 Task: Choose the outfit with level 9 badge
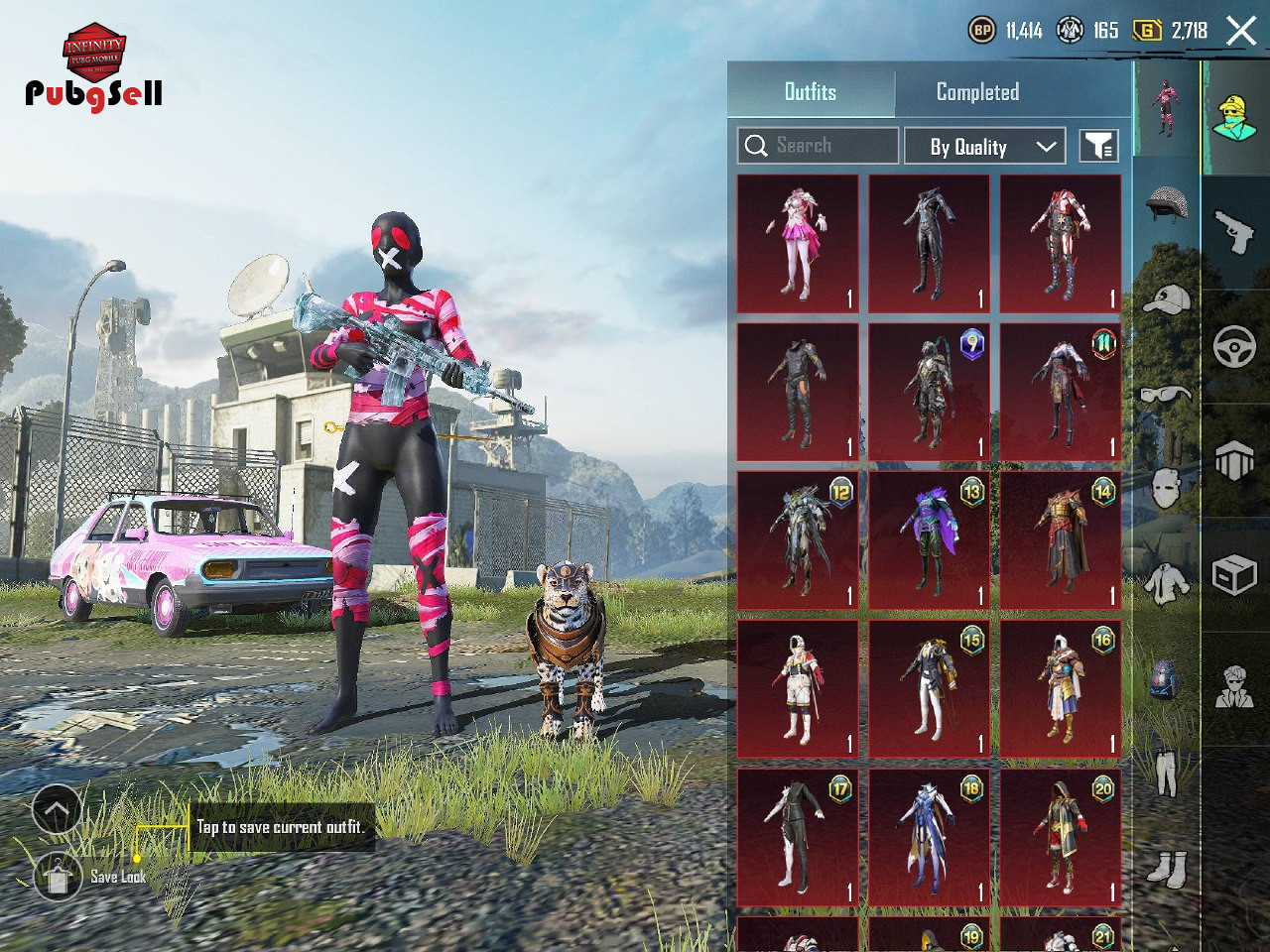(929, 392)
